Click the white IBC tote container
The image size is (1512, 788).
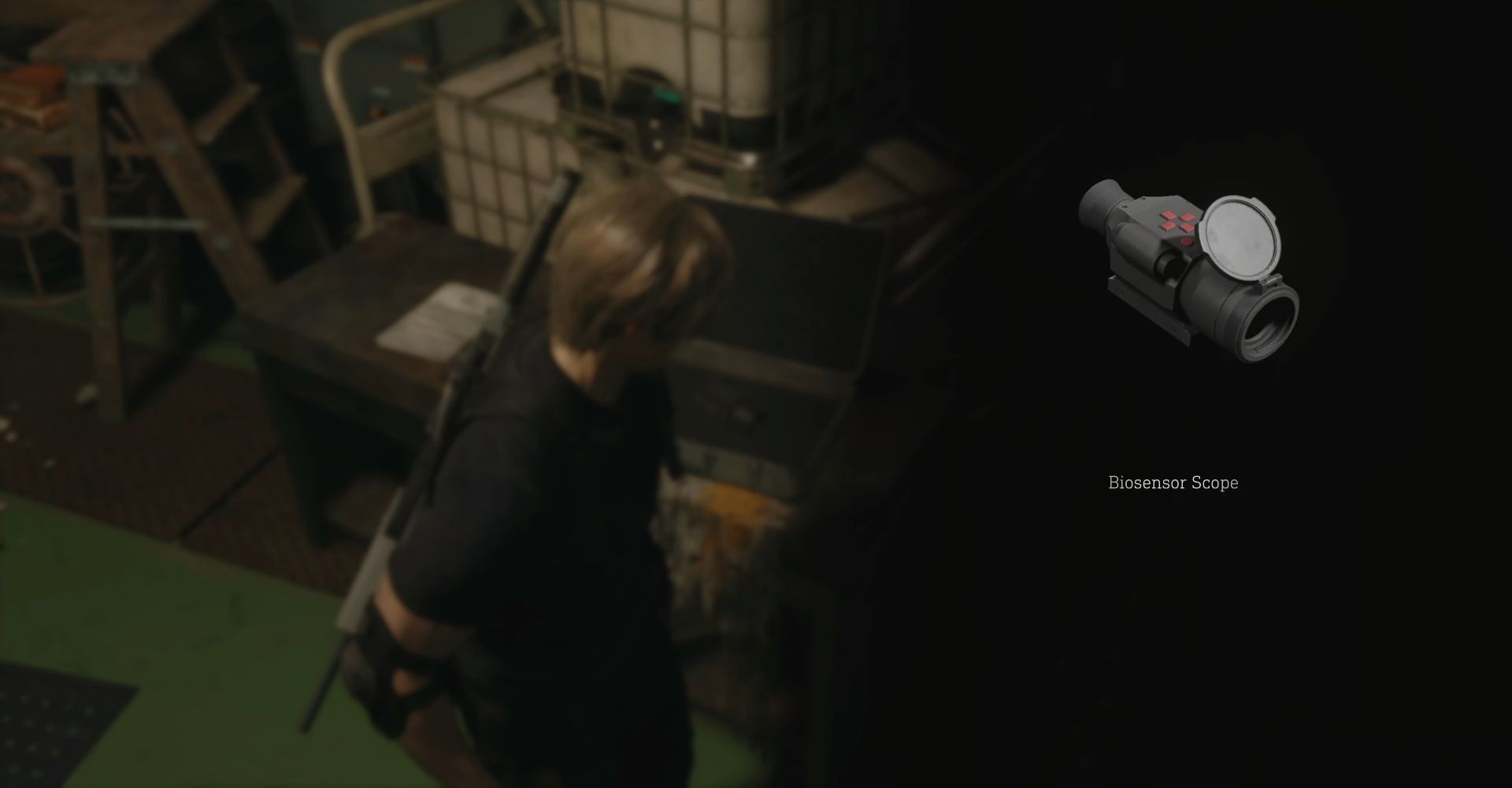693,63
